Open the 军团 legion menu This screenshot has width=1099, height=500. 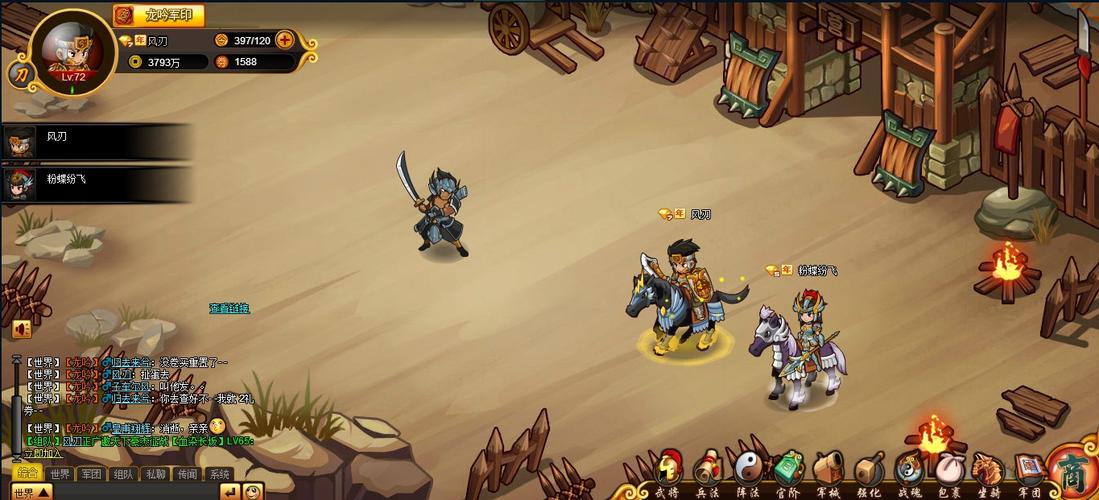1028,471
